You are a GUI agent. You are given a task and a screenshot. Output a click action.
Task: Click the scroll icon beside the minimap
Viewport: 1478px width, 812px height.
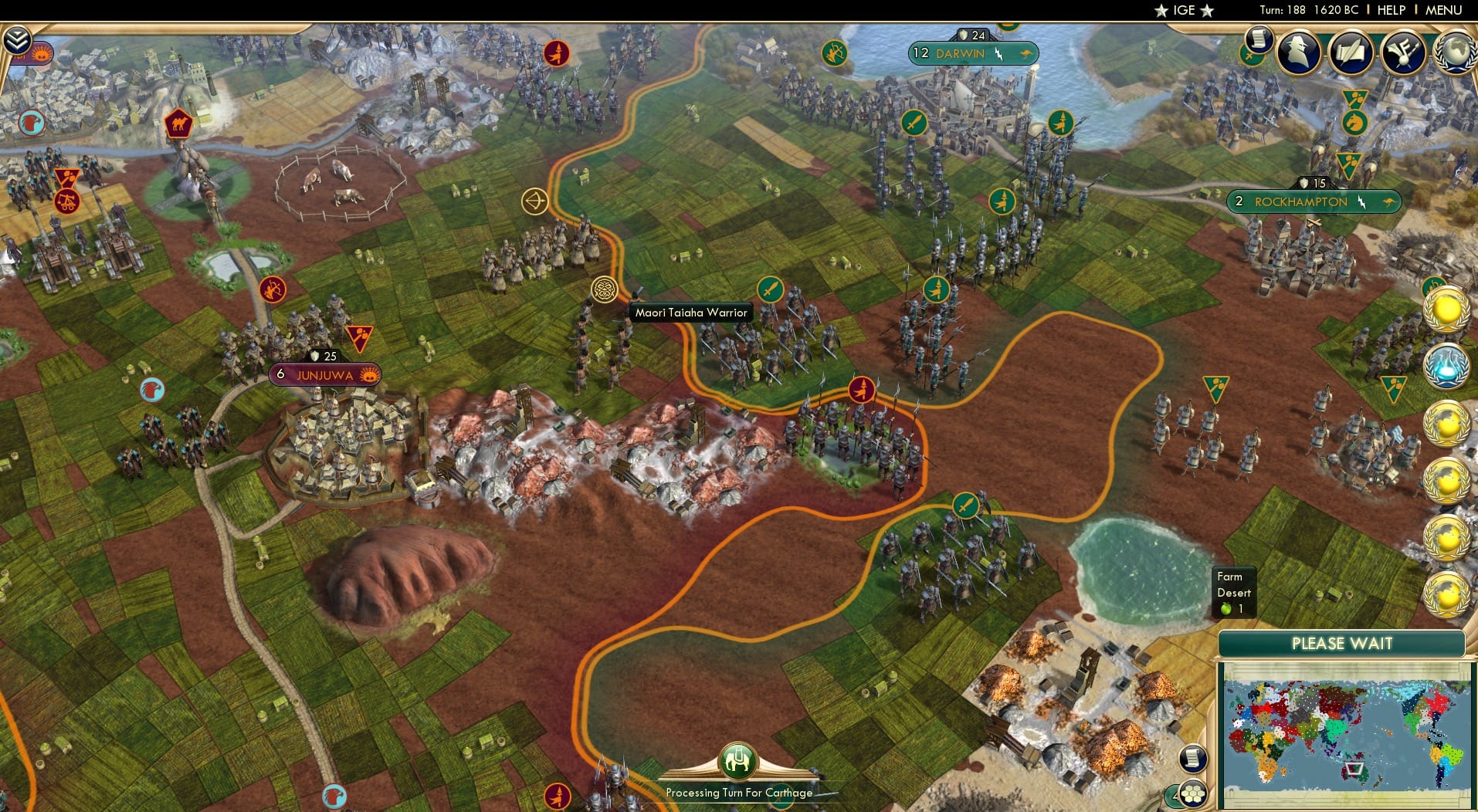[x=1195, y=759]
